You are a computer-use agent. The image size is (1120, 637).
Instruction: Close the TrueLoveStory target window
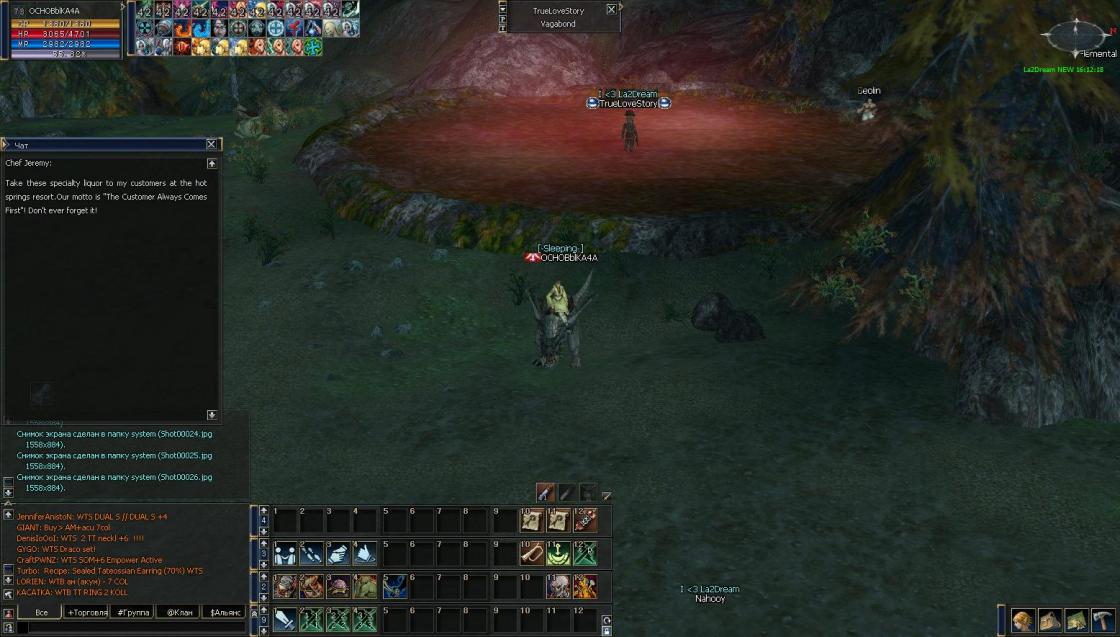611,10
